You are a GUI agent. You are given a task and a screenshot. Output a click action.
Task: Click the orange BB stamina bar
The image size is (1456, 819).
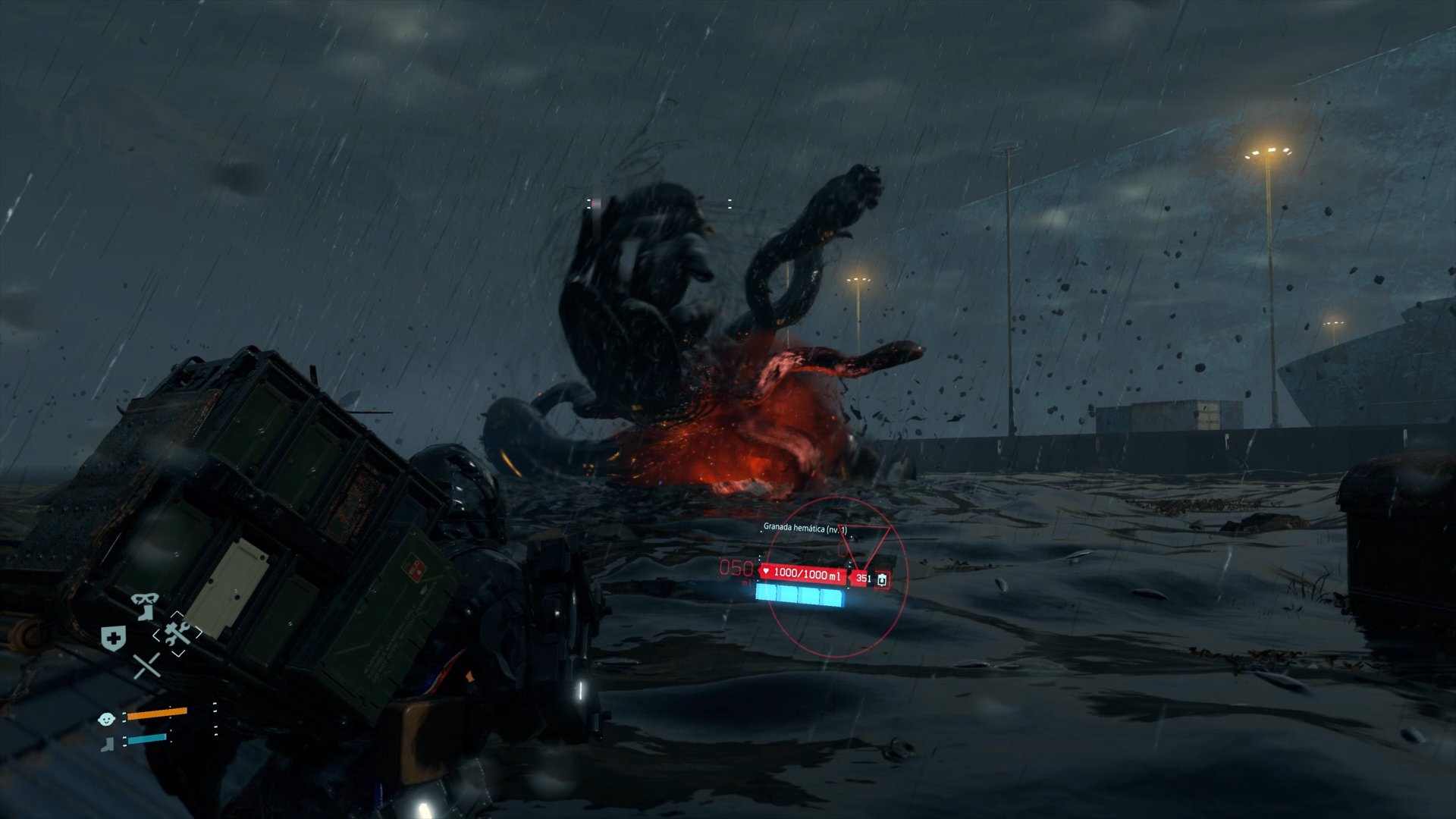pos(157,714)
